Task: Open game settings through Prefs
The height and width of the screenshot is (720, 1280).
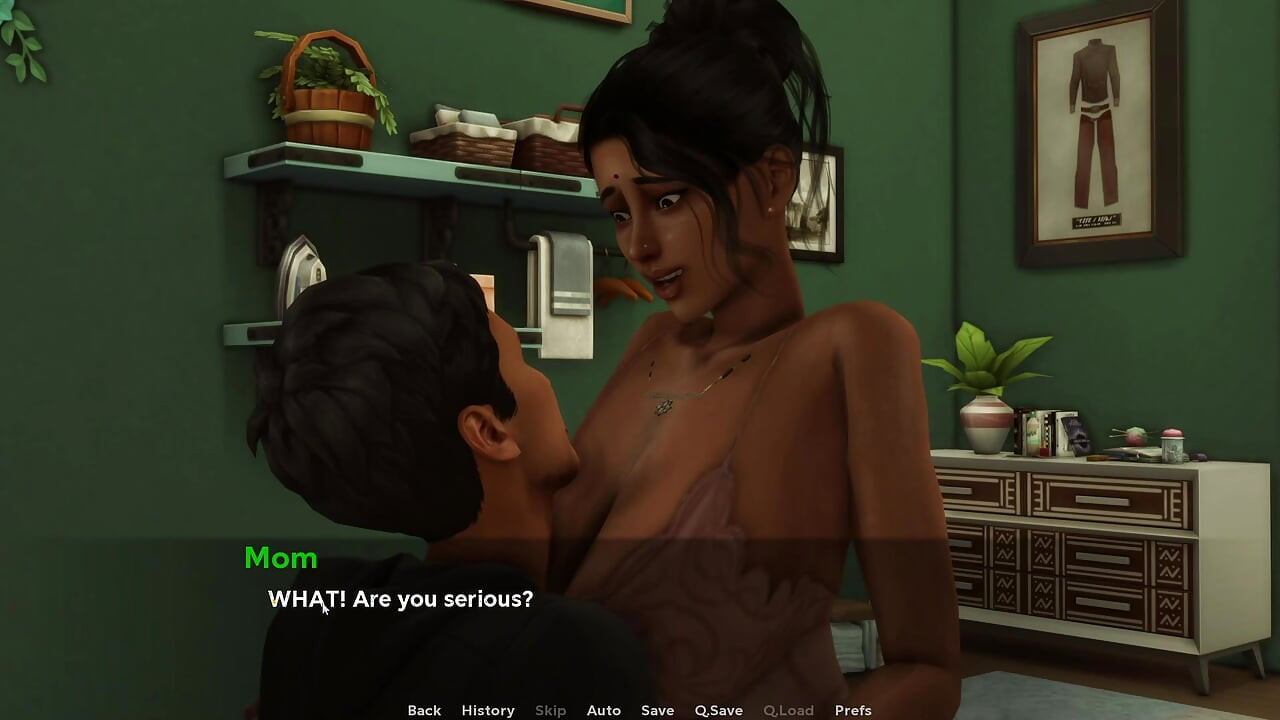Action: (853, 710)
